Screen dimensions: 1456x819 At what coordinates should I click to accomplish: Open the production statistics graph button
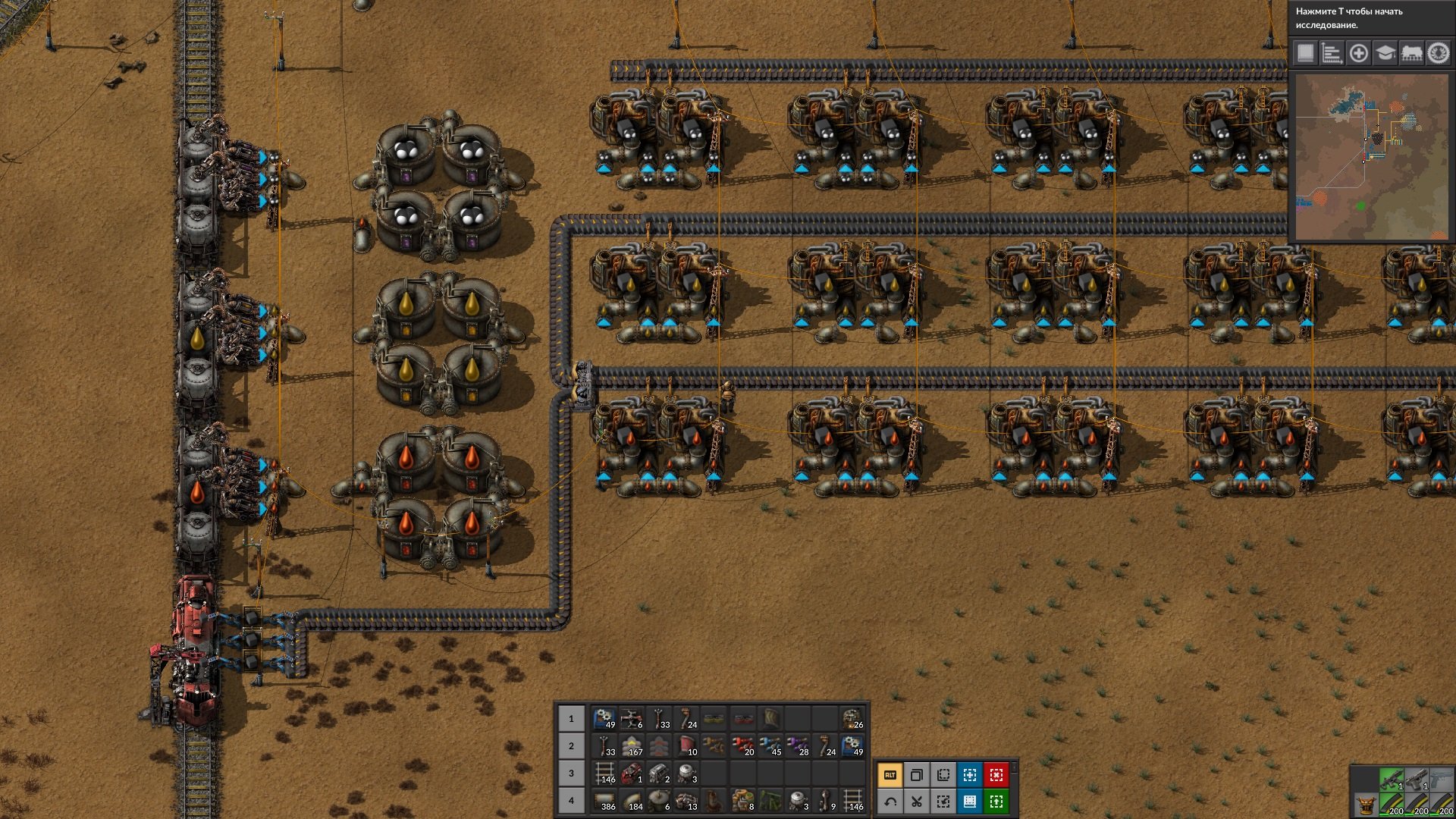pos(1332,53)
